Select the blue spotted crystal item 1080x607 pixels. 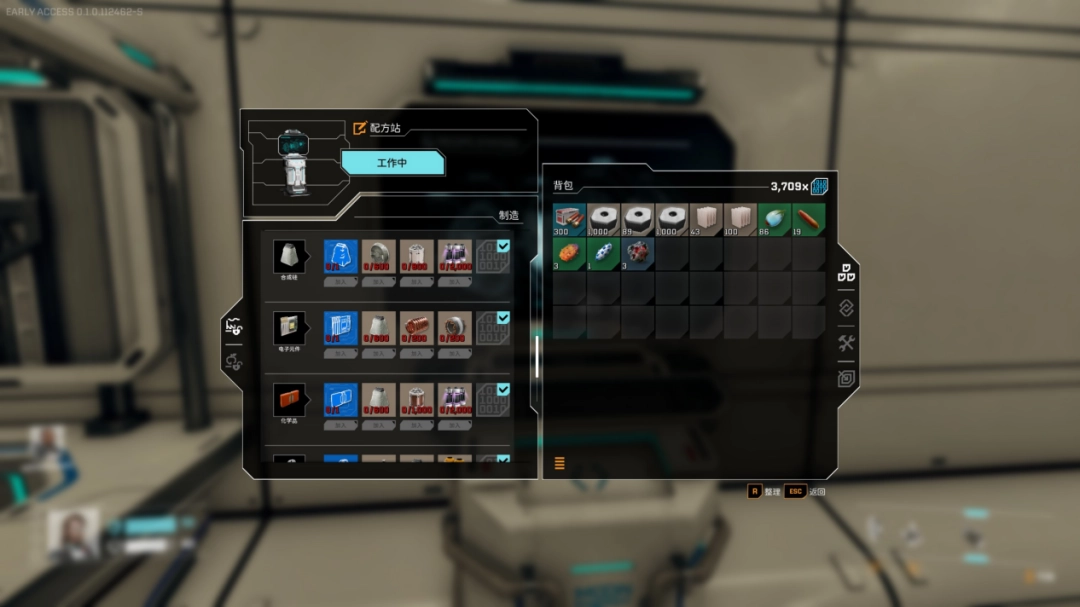tap(603, 254)
